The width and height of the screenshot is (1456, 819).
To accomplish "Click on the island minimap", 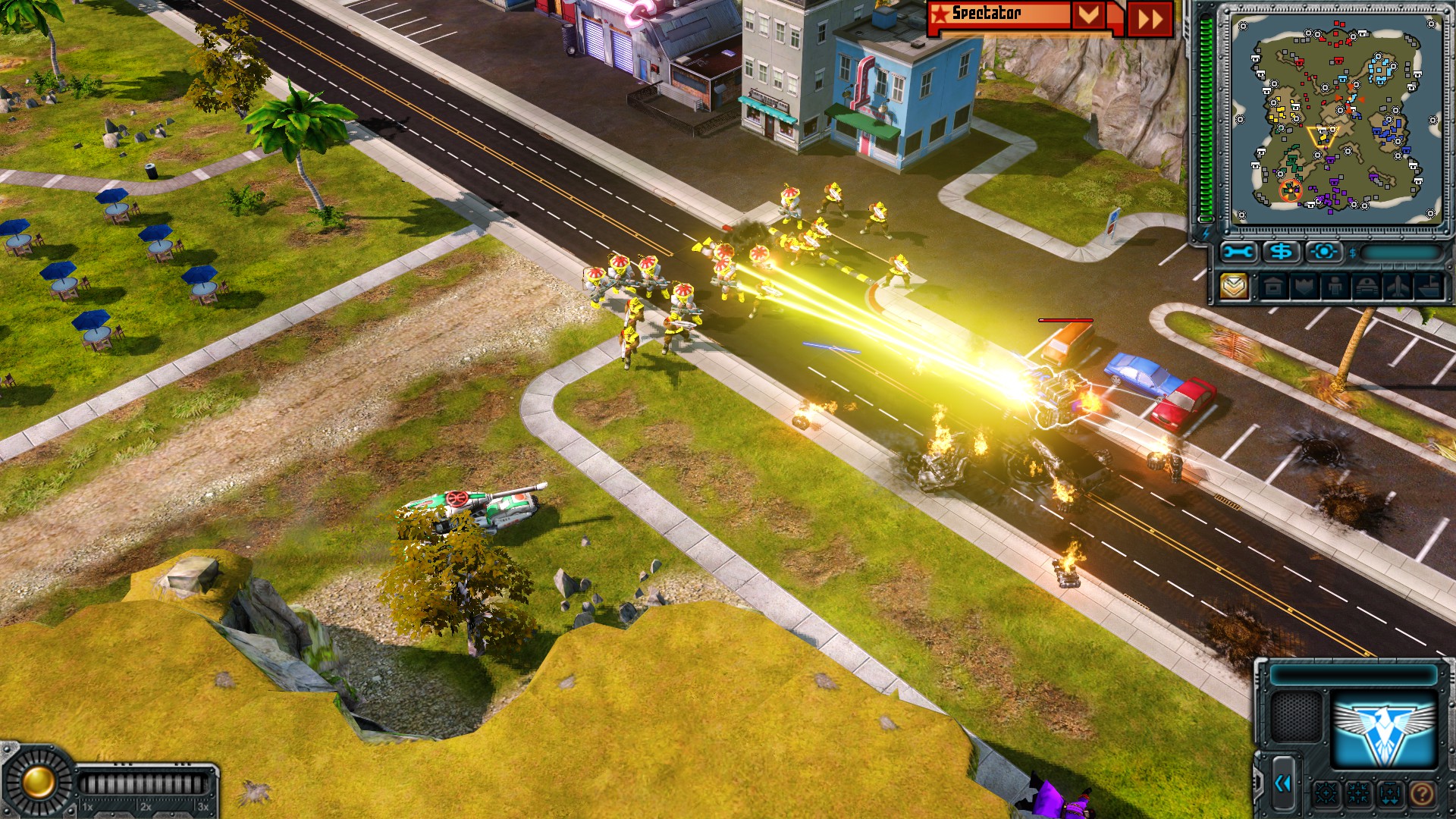I will click(1335, 118).
